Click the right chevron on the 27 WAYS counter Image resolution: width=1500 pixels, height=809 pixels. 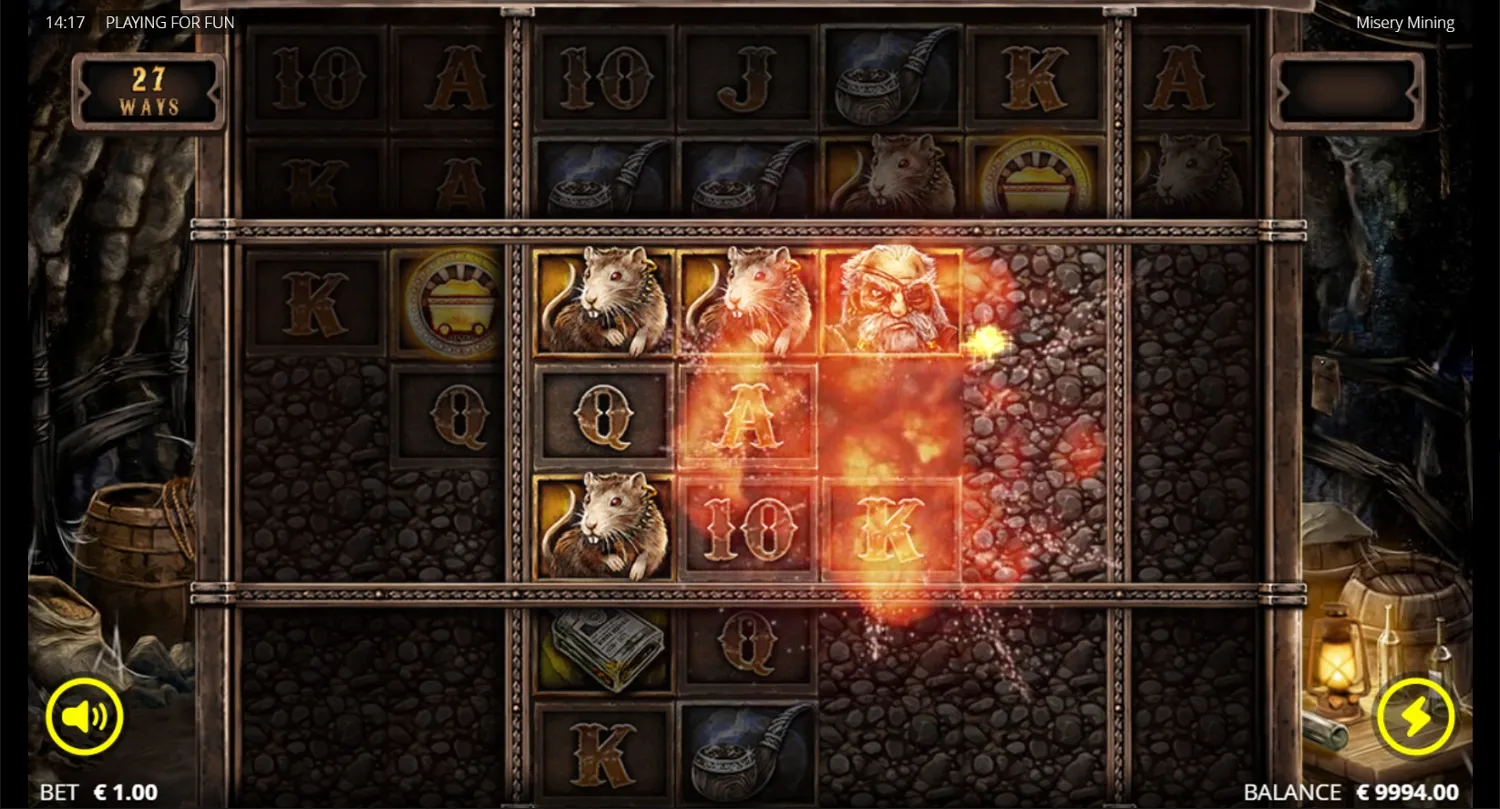pos(214,93)
